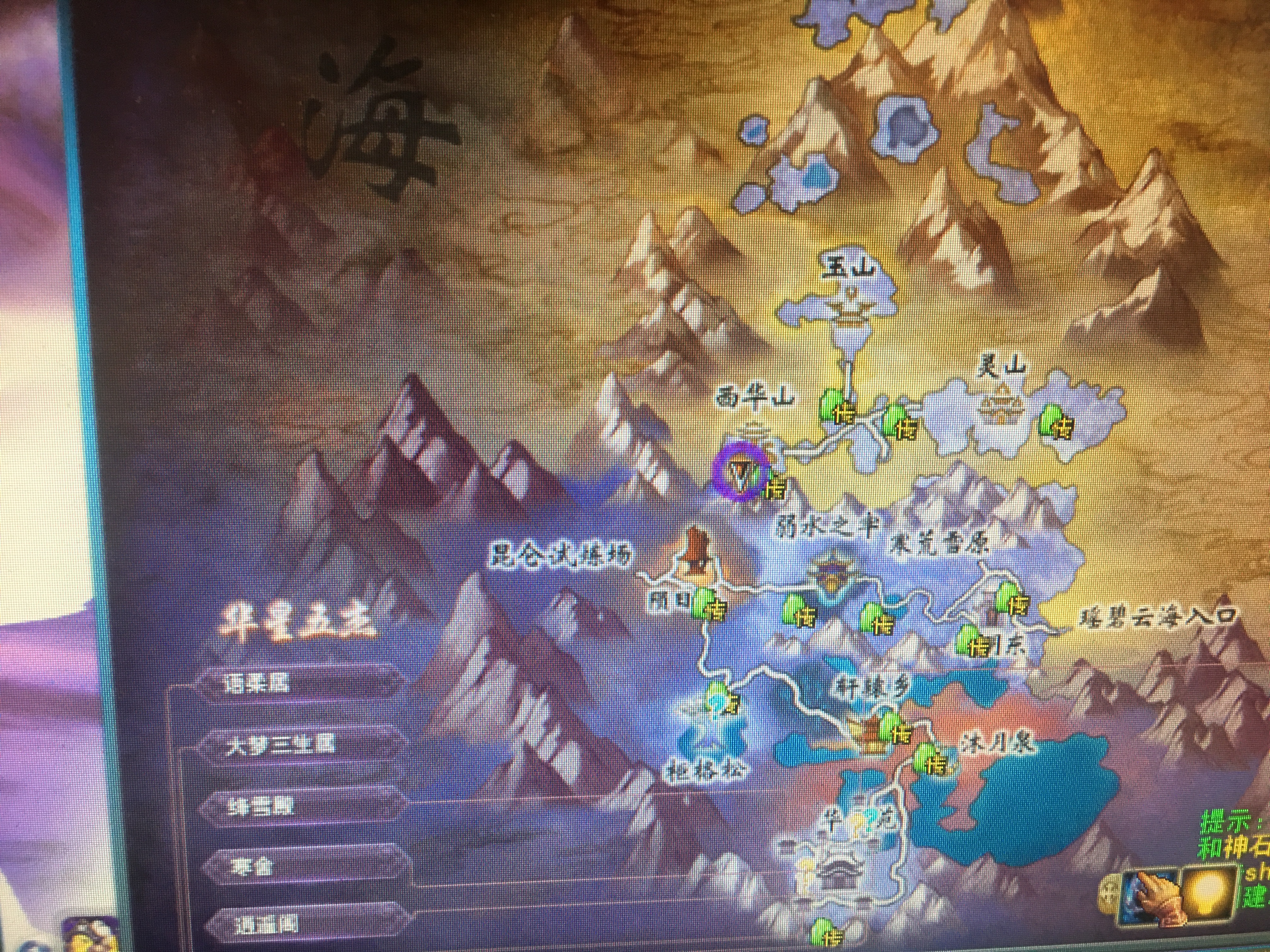Select the 昆仑试炼场 map location
The width and height of the screenshot is (1270, 952).
[562, 556]
